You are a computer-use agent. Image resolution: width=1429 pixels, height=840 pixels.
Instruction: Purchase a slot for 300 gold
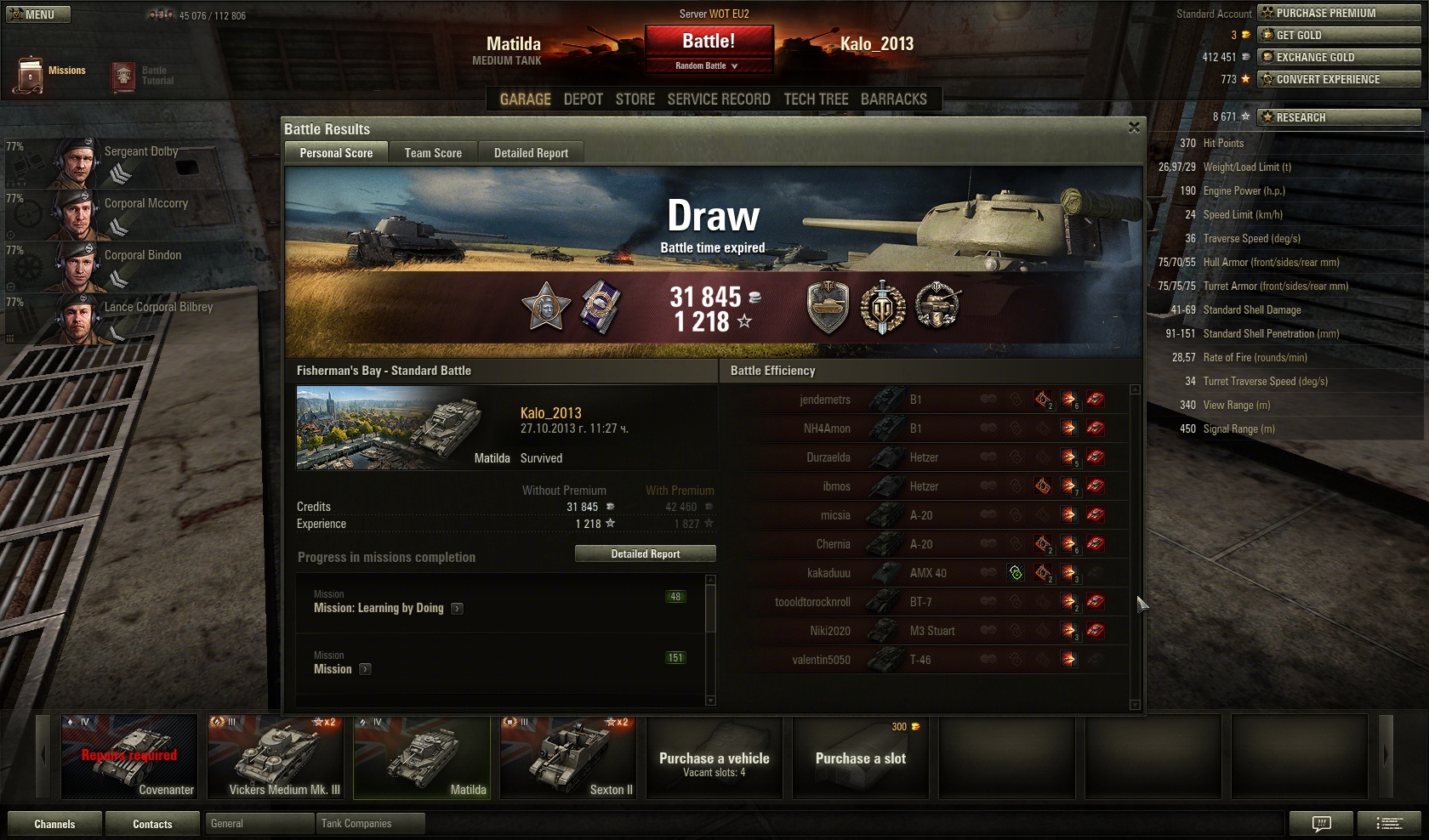click(x=860, y=758)
